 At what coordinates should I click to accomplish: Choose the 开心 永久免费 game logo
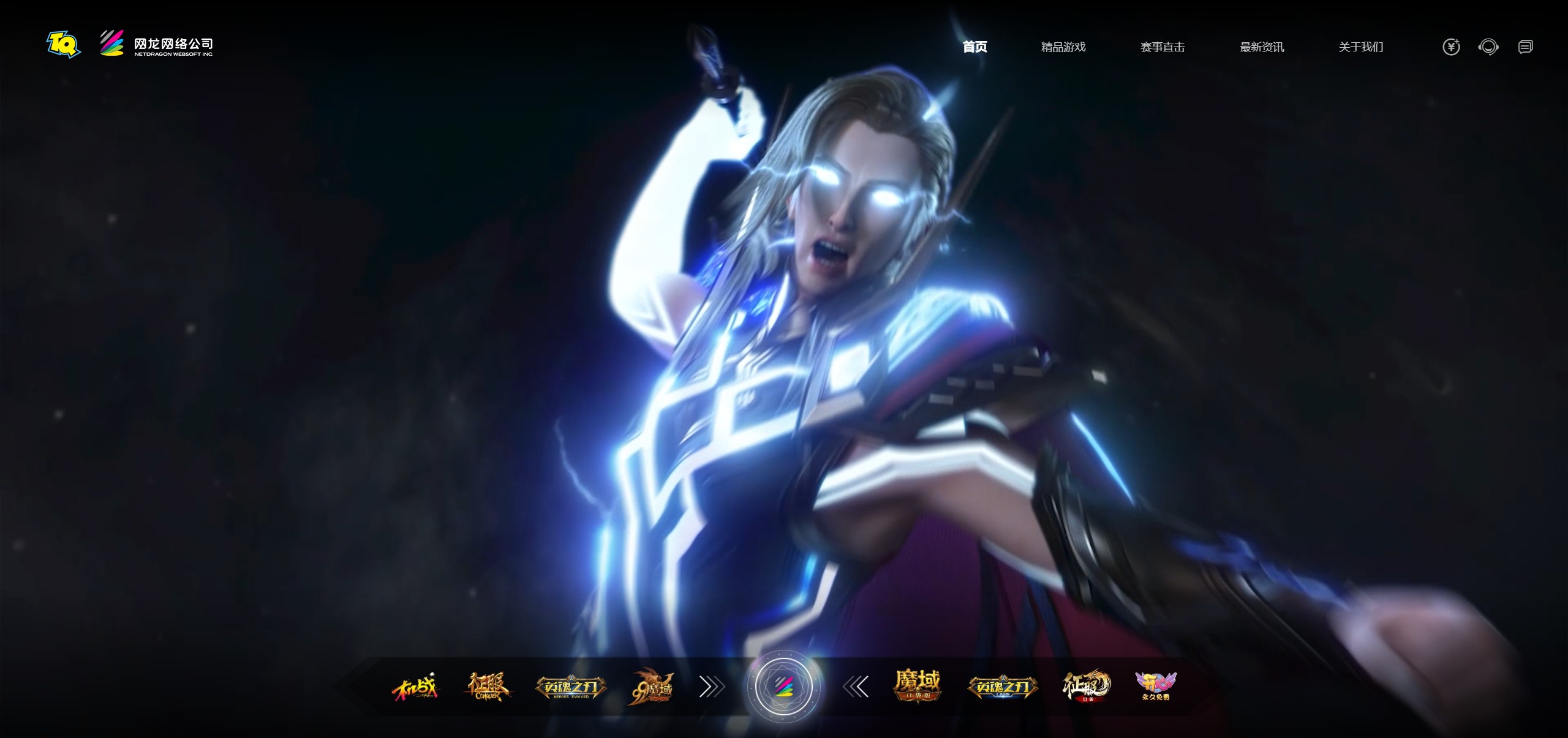click(x=1156, y=687)
